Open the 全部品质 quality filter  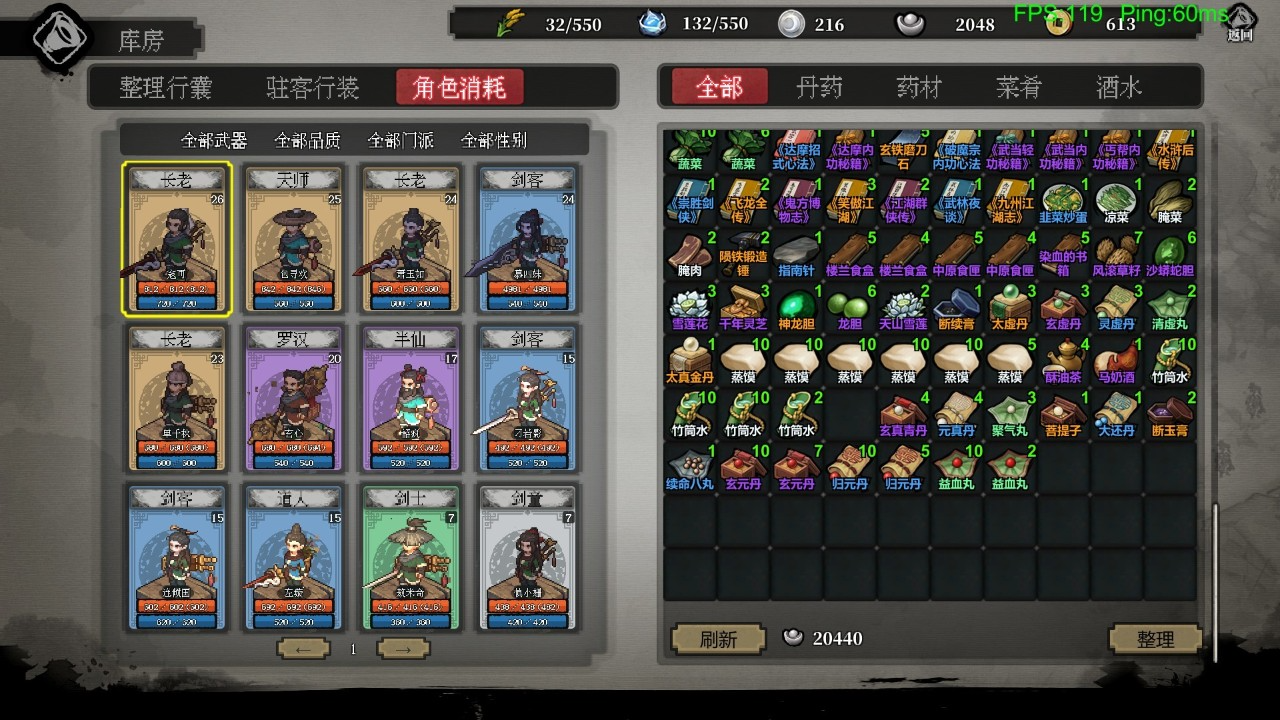click(307, 140)
